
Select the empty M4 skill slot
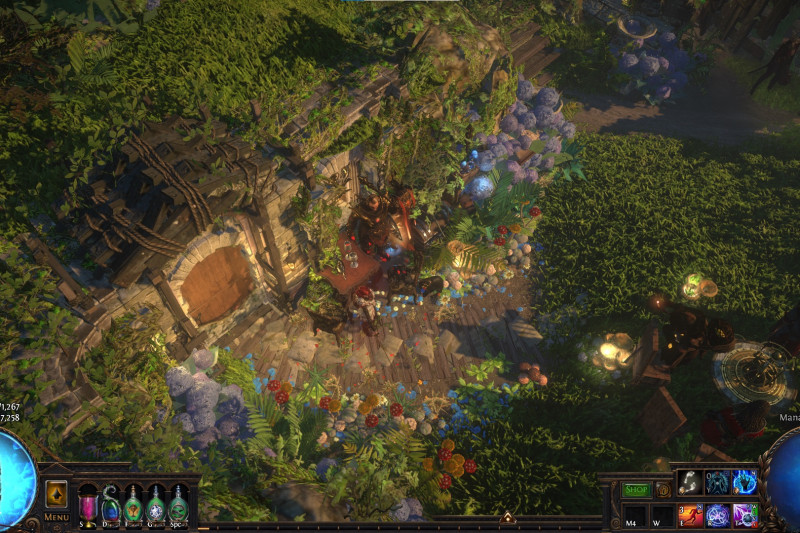pos(634,516)
